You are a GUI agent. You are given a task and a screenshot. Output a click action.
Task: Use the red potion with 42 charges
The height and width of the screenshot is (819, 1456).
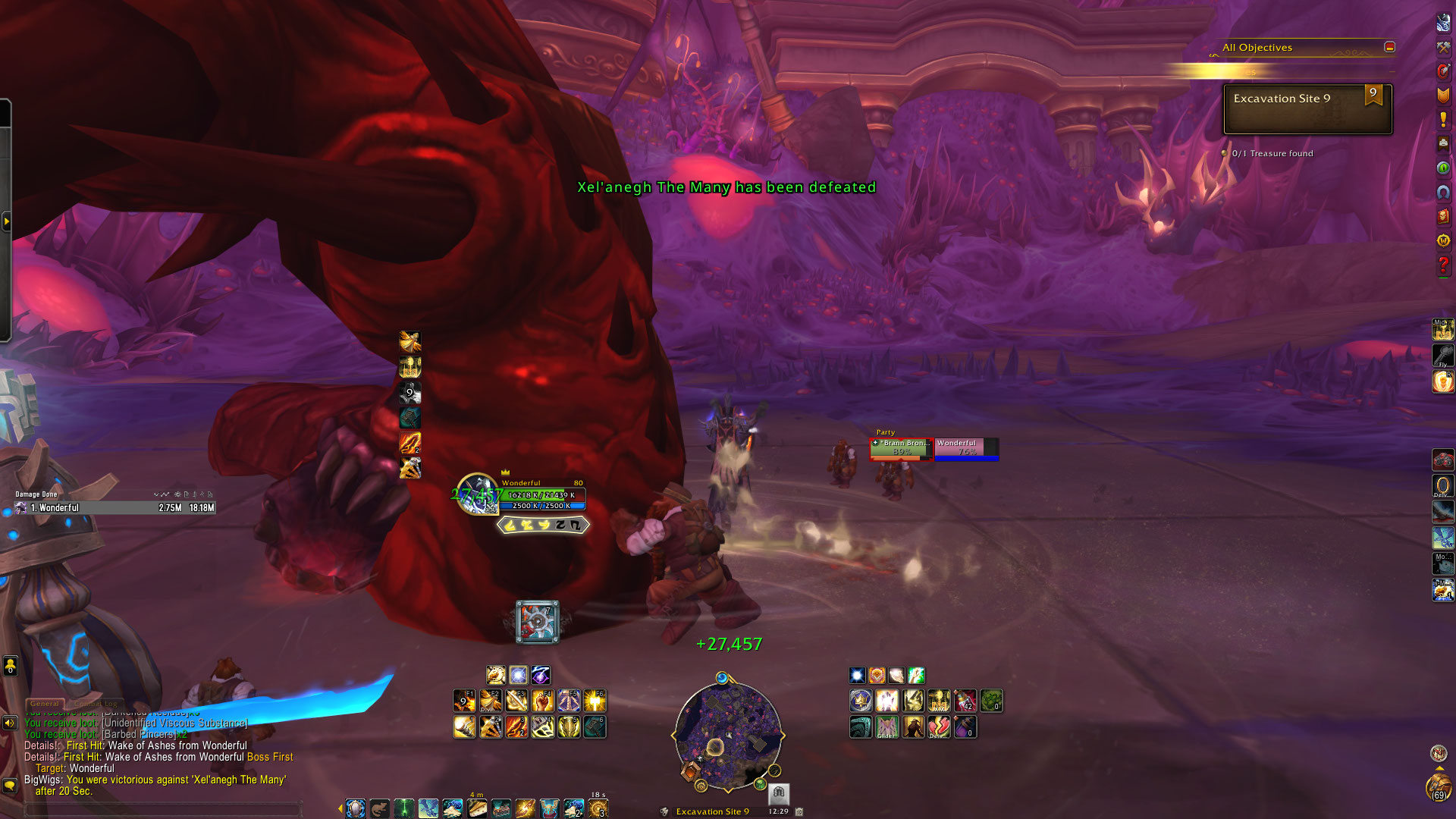pos(965,701)
